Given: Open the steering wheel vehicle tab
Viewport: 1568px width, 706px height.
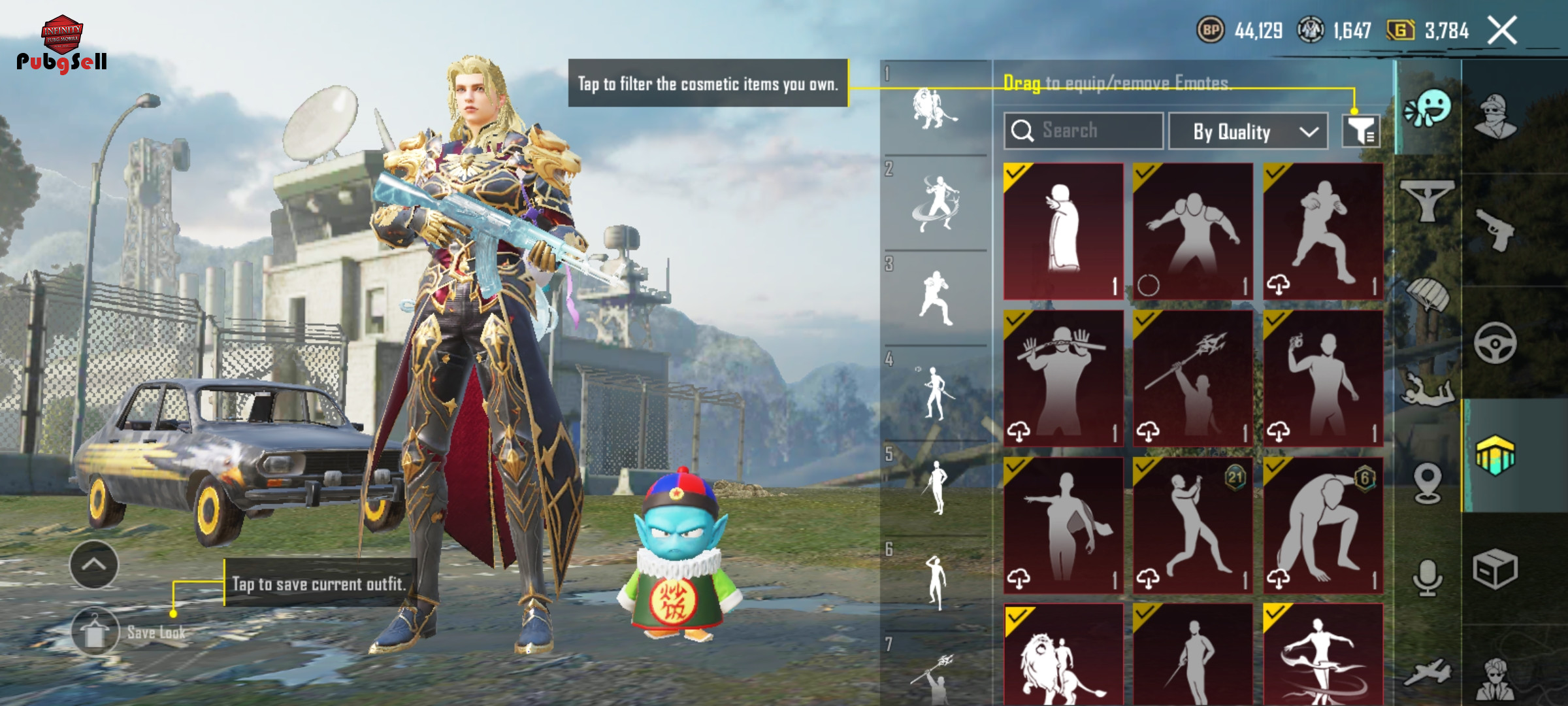Looking at the screenshot, I should [1495, 342].
